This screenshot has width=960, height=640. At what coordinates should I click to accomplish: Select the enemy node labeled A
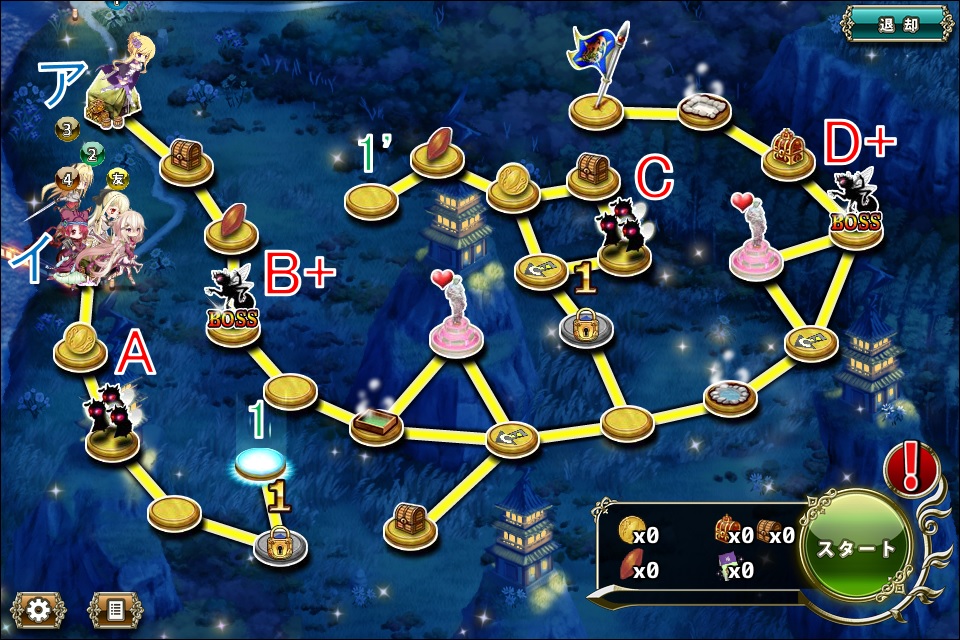tap(112, 425)
